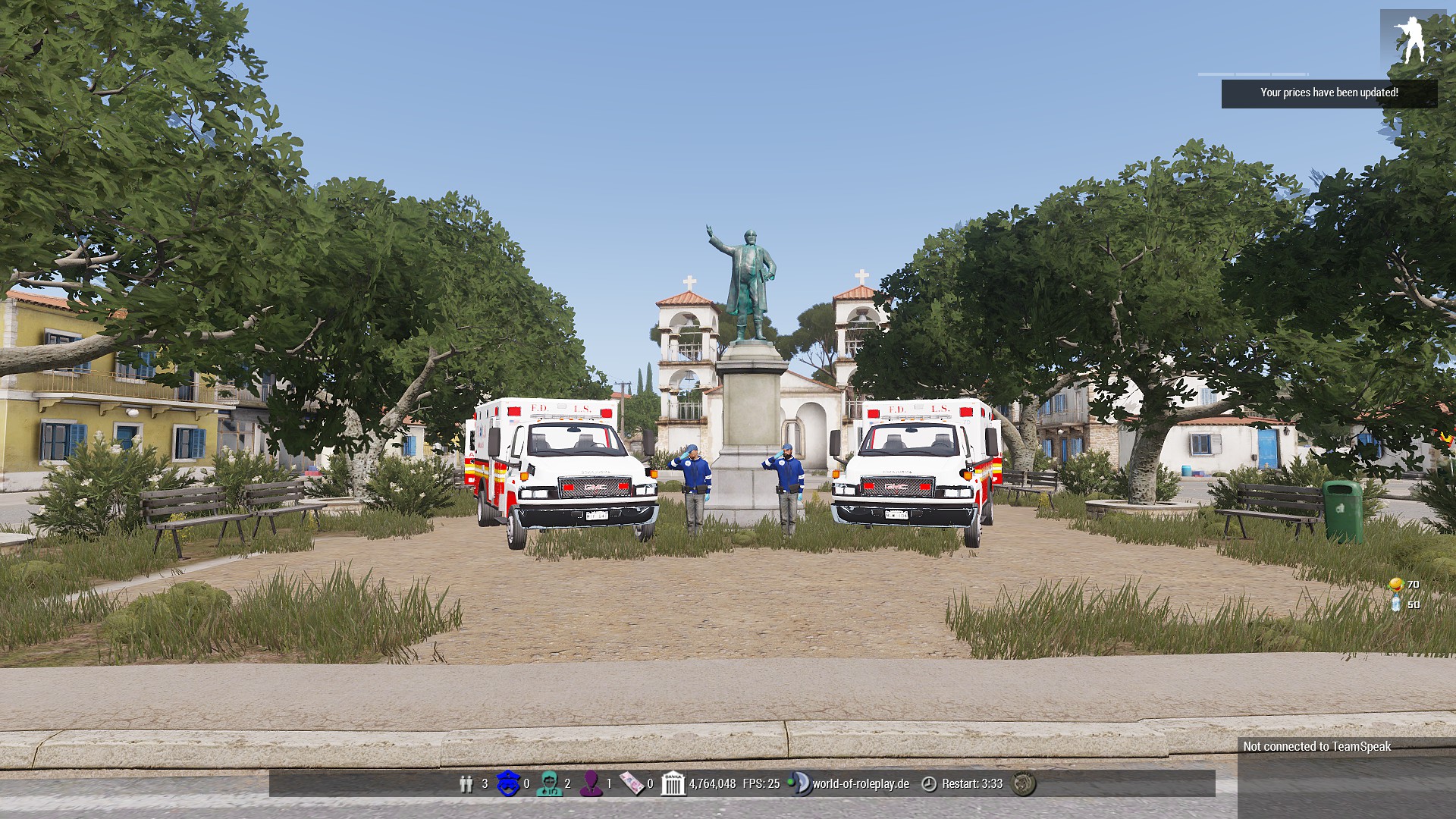Click the TeamSpeak world-of-roleplay.de server icon
This screenshot has width=1456, height=819.
coord(799,783)
